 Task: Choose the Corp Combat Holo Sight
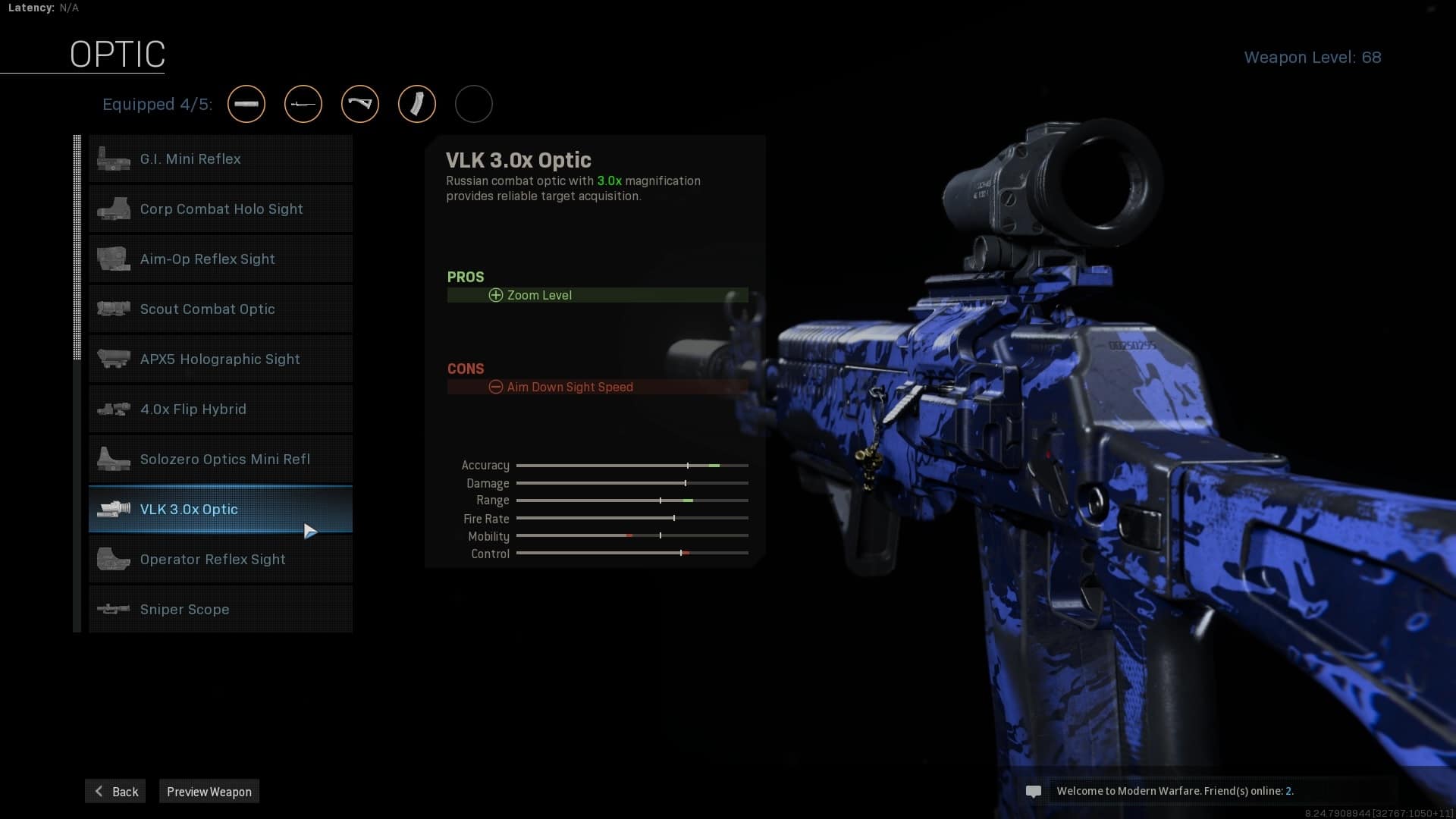(x=220, y=209)
